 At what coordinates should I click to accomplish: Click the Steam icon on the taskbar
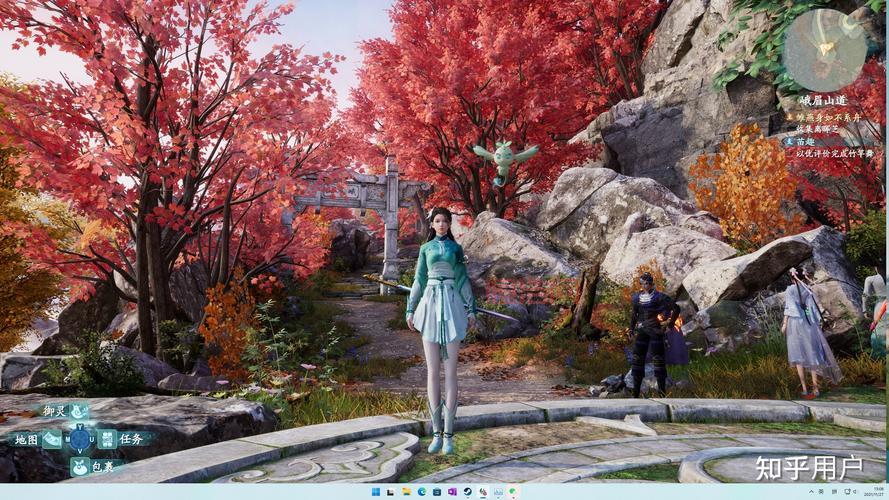click(467, 492)
